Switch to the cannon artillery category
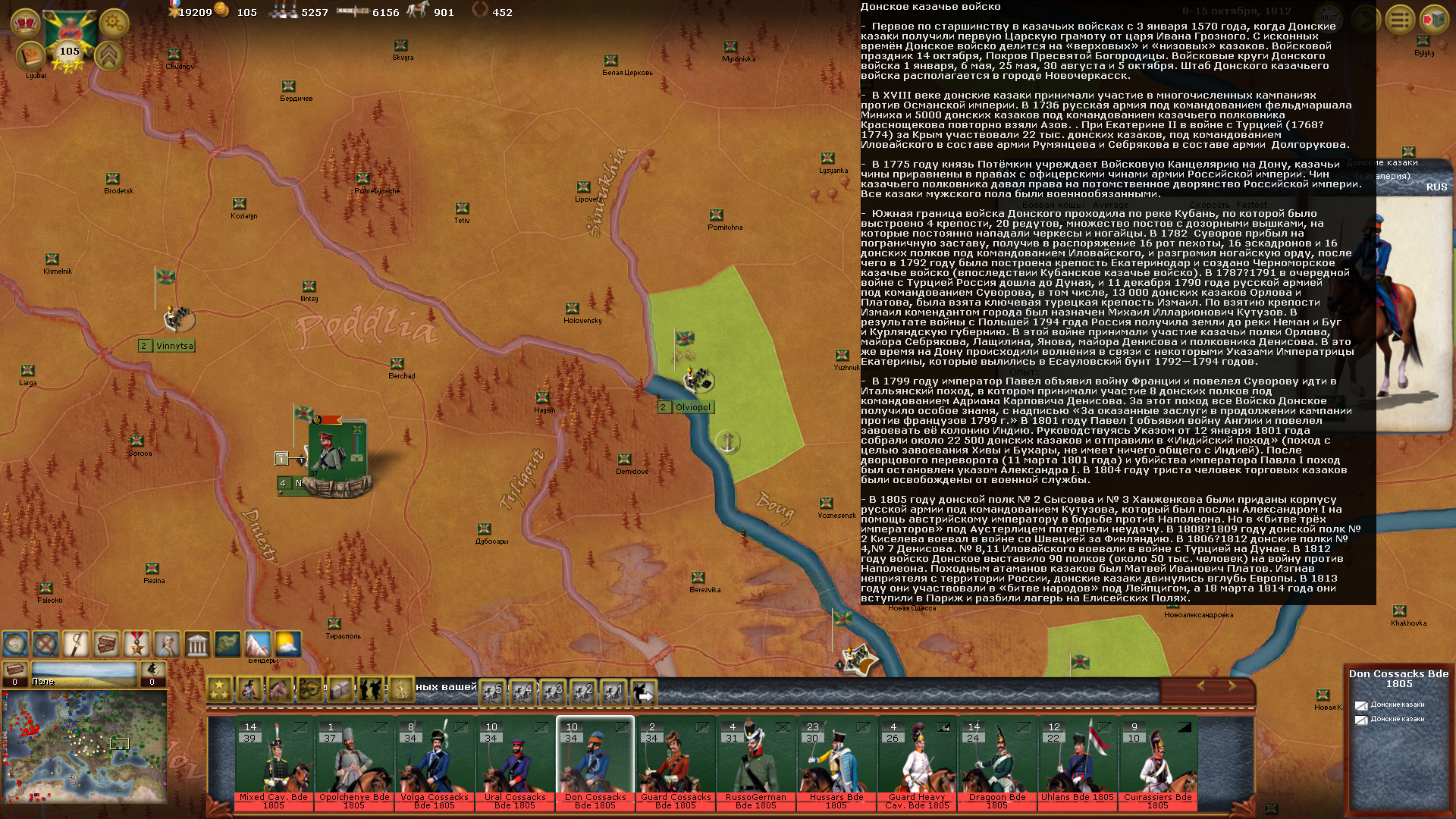The image size is (1456, 819). 310,689
